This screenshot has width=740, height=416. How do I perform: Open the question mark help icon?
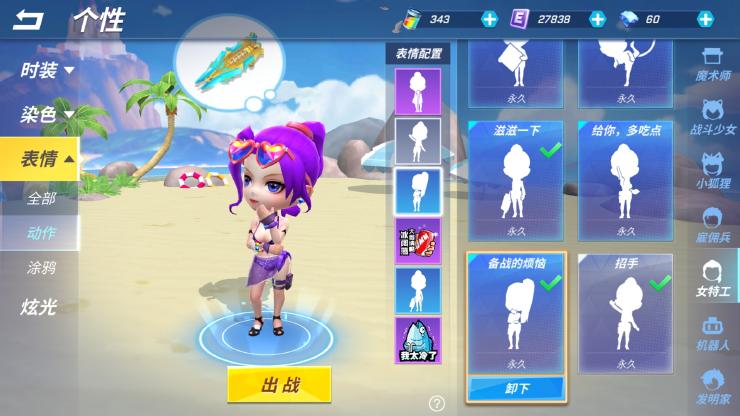(437, 404)
